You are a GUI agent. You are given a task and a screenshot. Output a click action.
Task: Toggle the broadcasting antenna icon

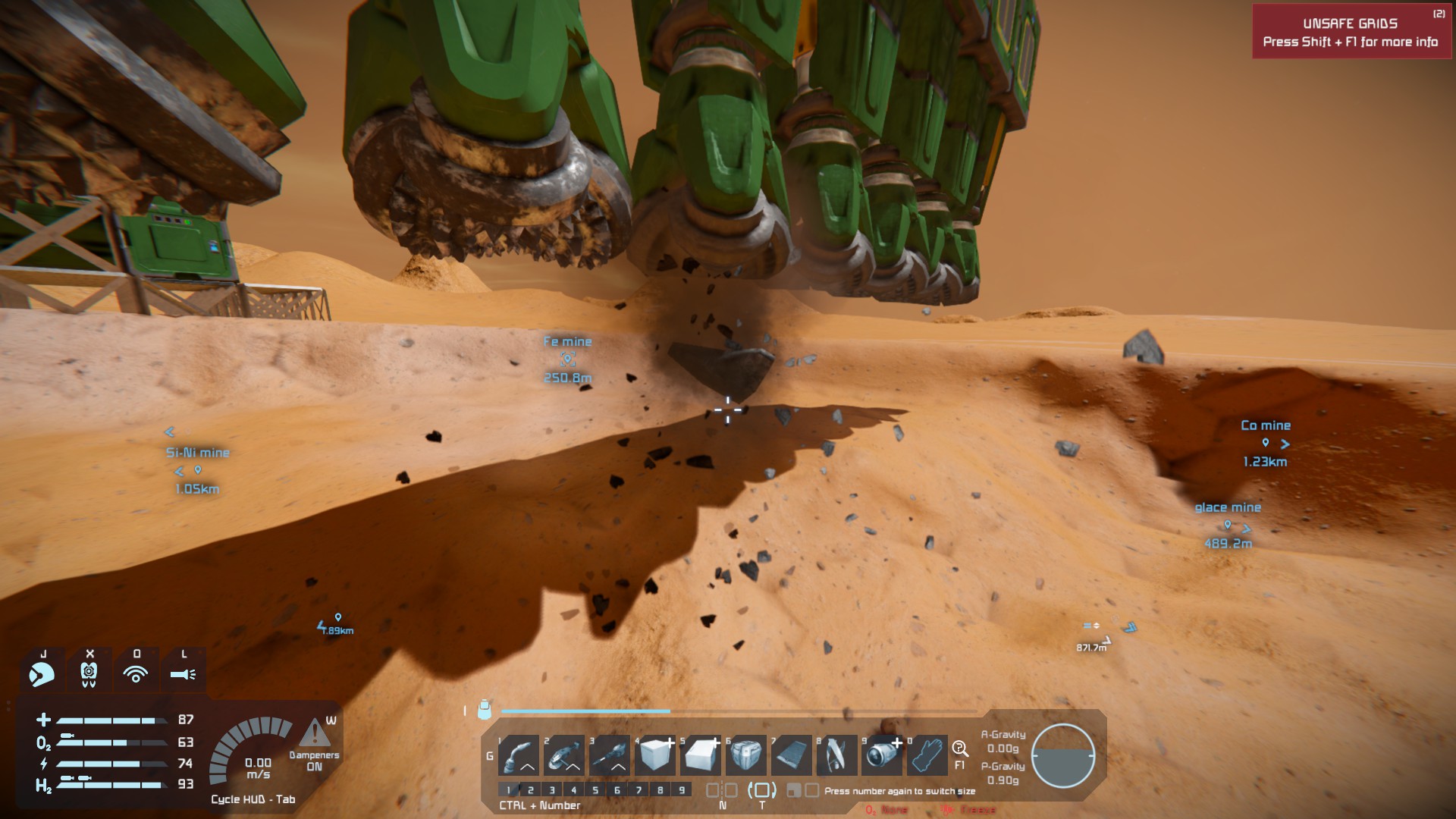pos(136,673)
